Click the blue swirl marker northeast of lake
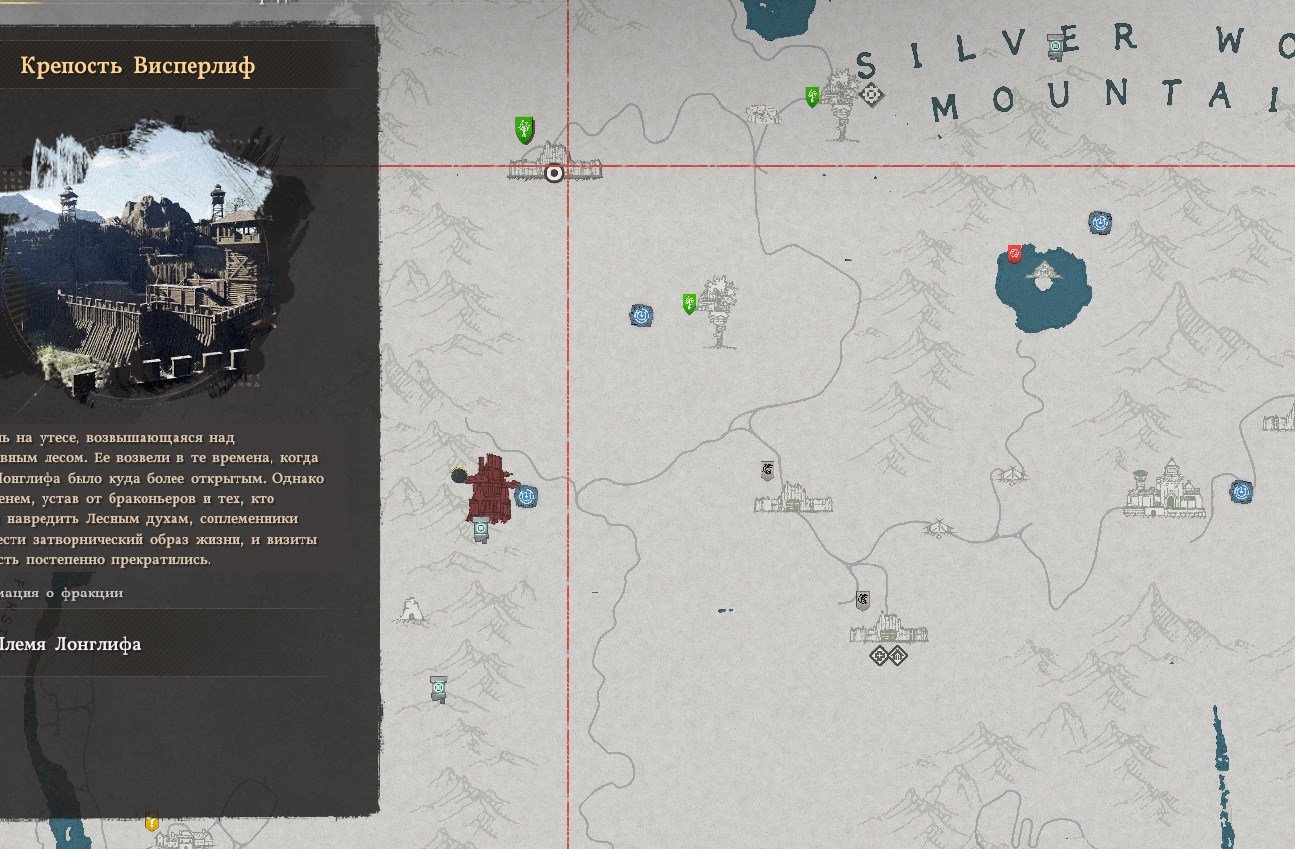 coord(1100,222)
